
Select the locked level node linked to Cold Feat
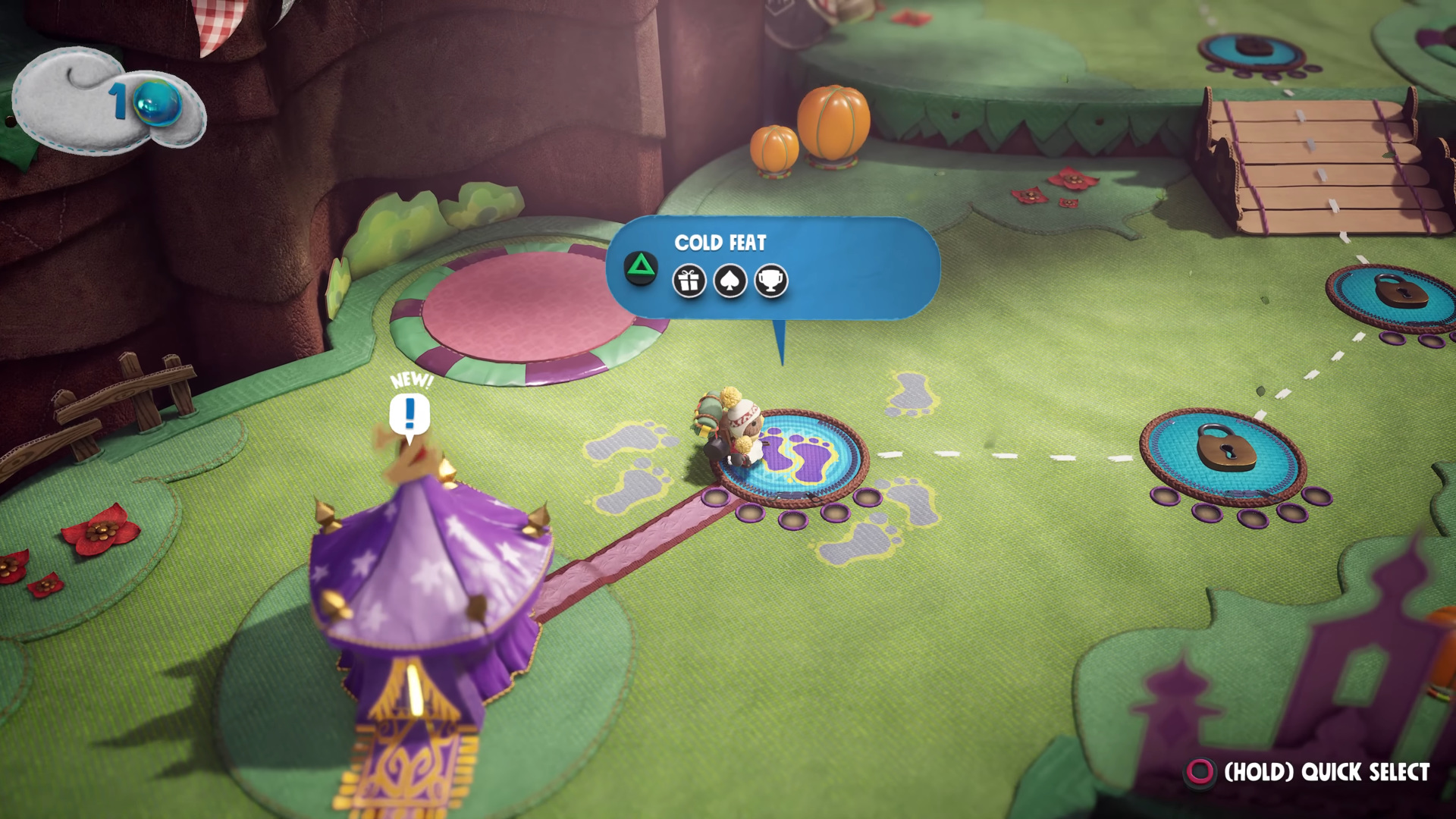pyautogui.click(x=1224, y=455)
